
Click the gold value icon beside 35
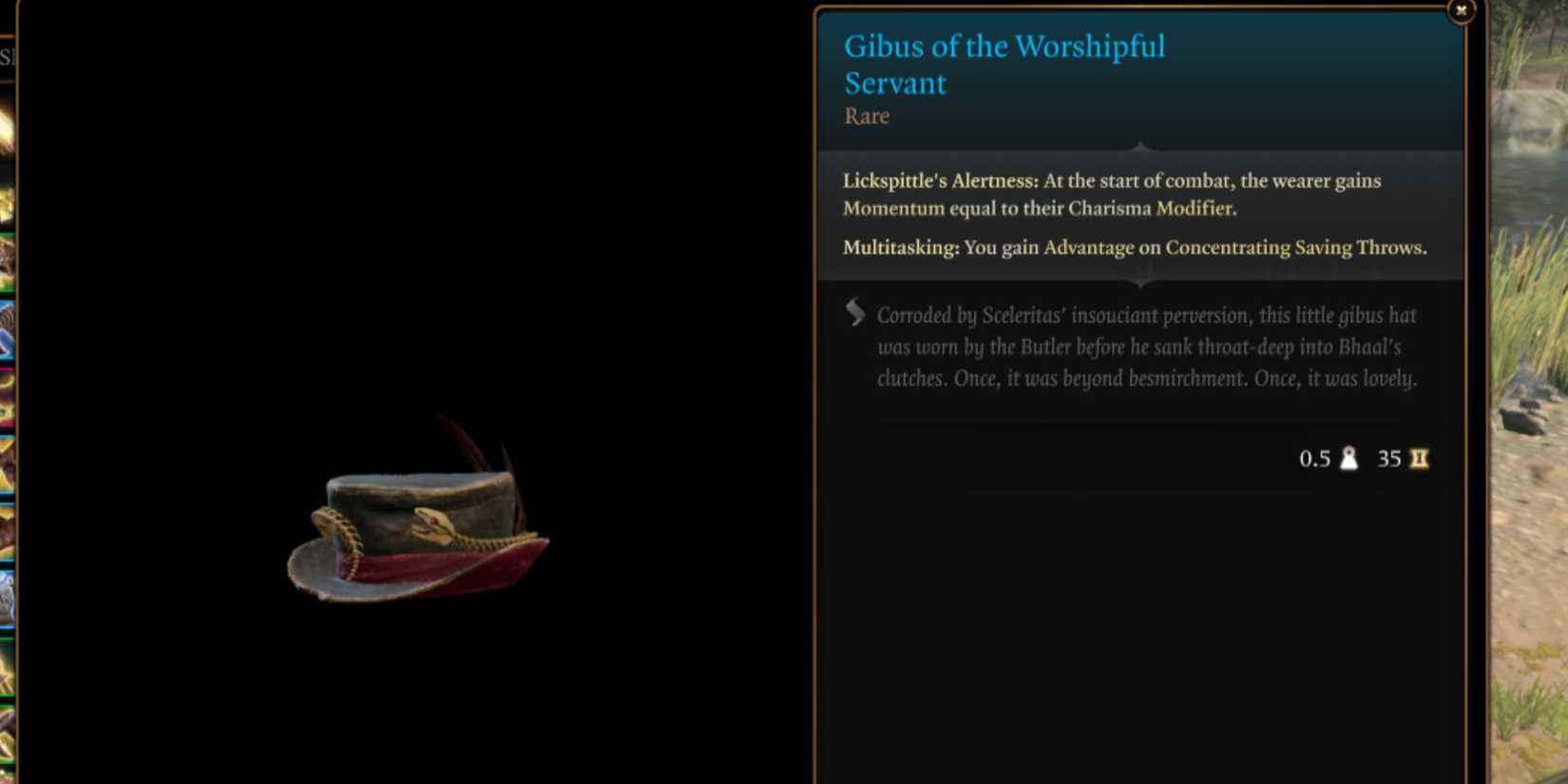1417,458
